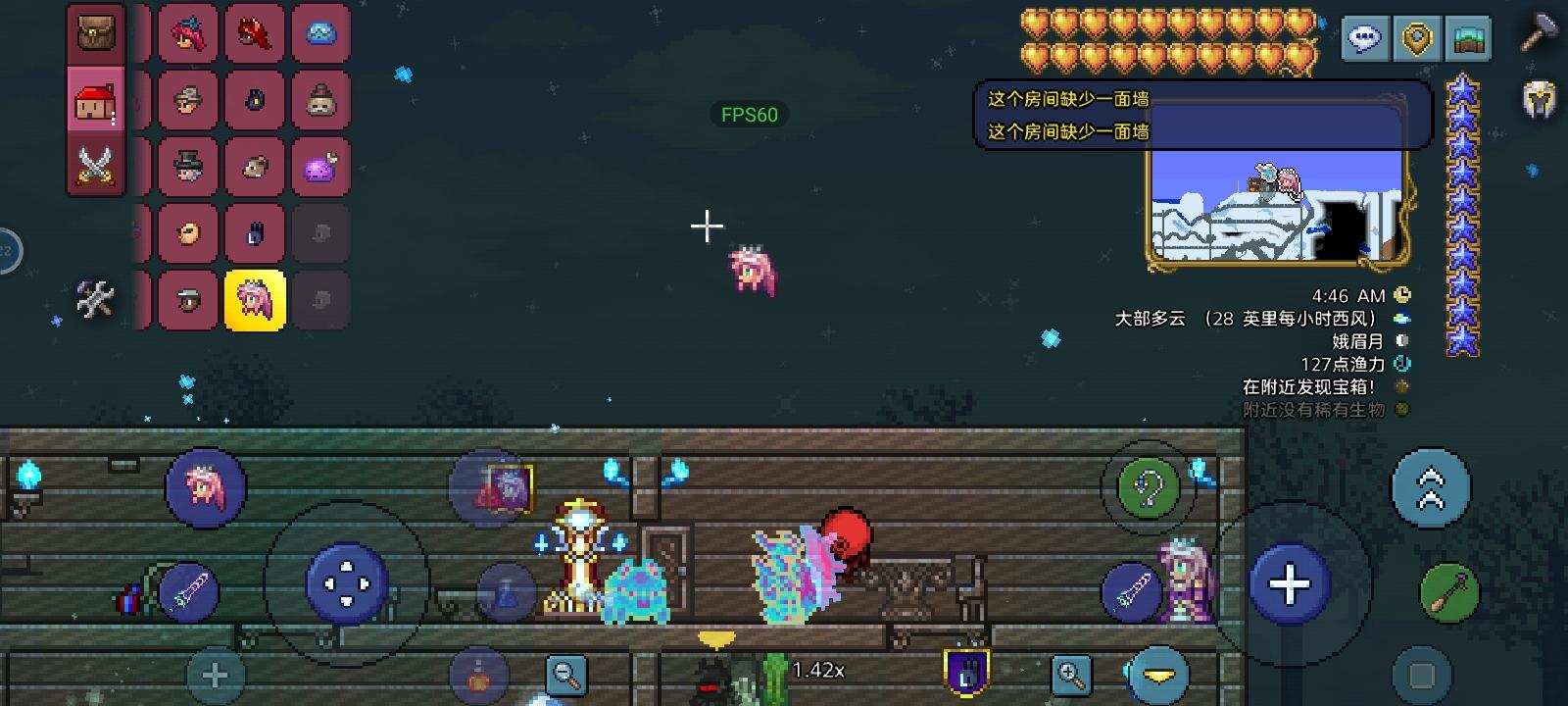
Task: Tap the yellow down-arrow button bottom right
Action: pos(1160,674)
